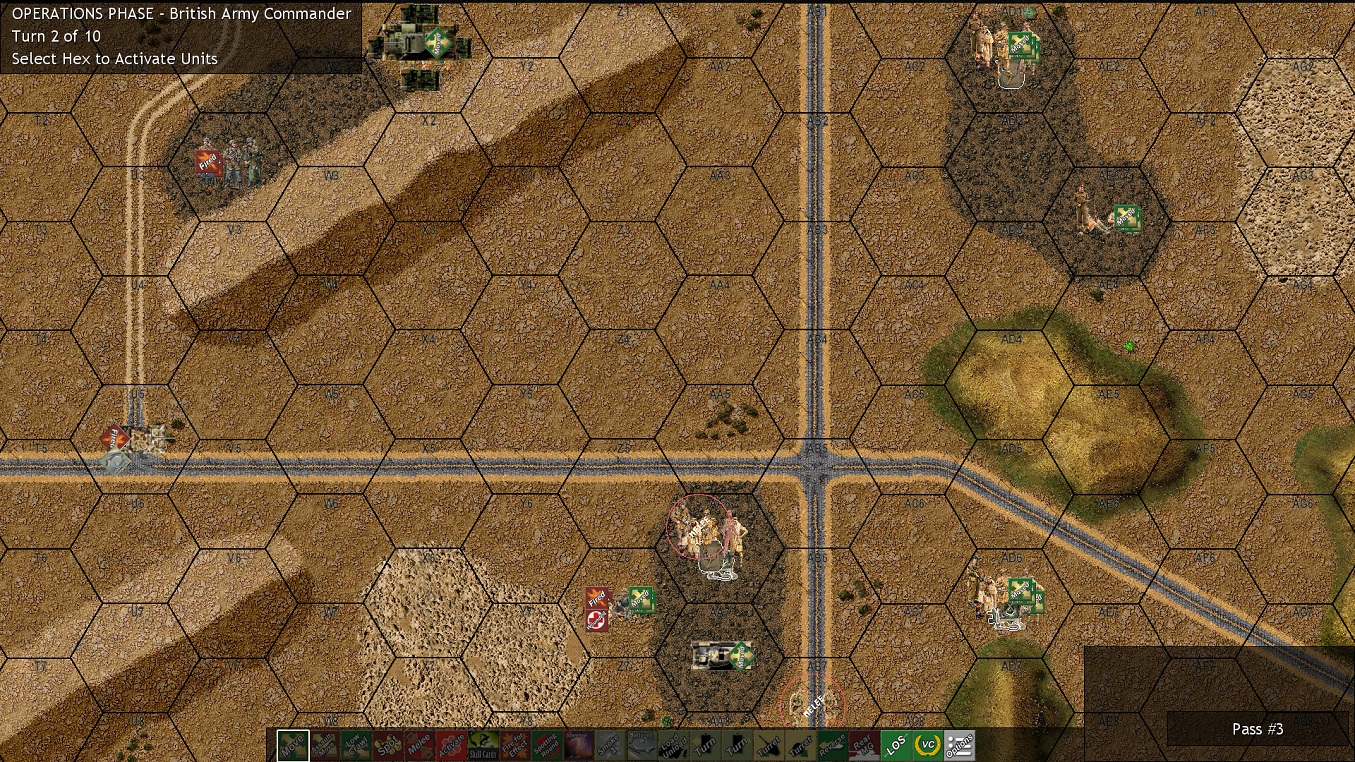The width and height of the screenshot is (1355, 762).
Task: Toggle off the selected Move command
Action: [x=292, y=745]
